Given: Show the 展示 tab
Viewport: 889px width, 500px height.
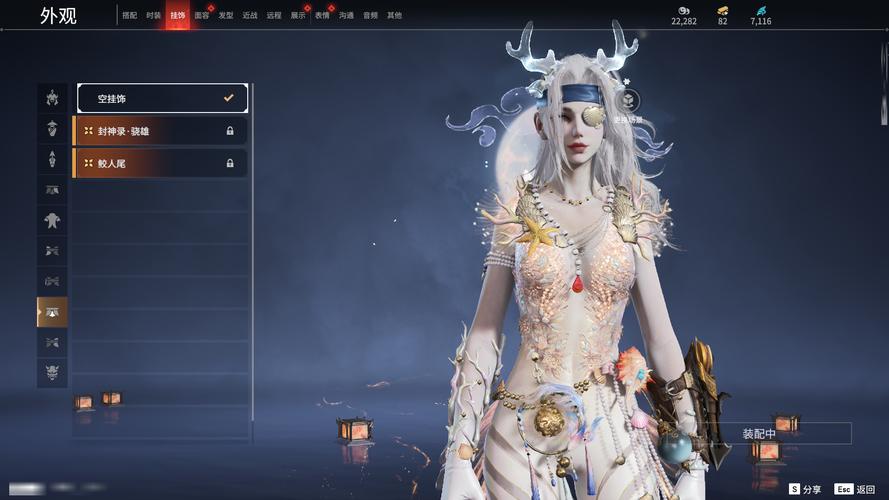Looking at the screenshot, I should pyautogui.click(x=298, y=16).
